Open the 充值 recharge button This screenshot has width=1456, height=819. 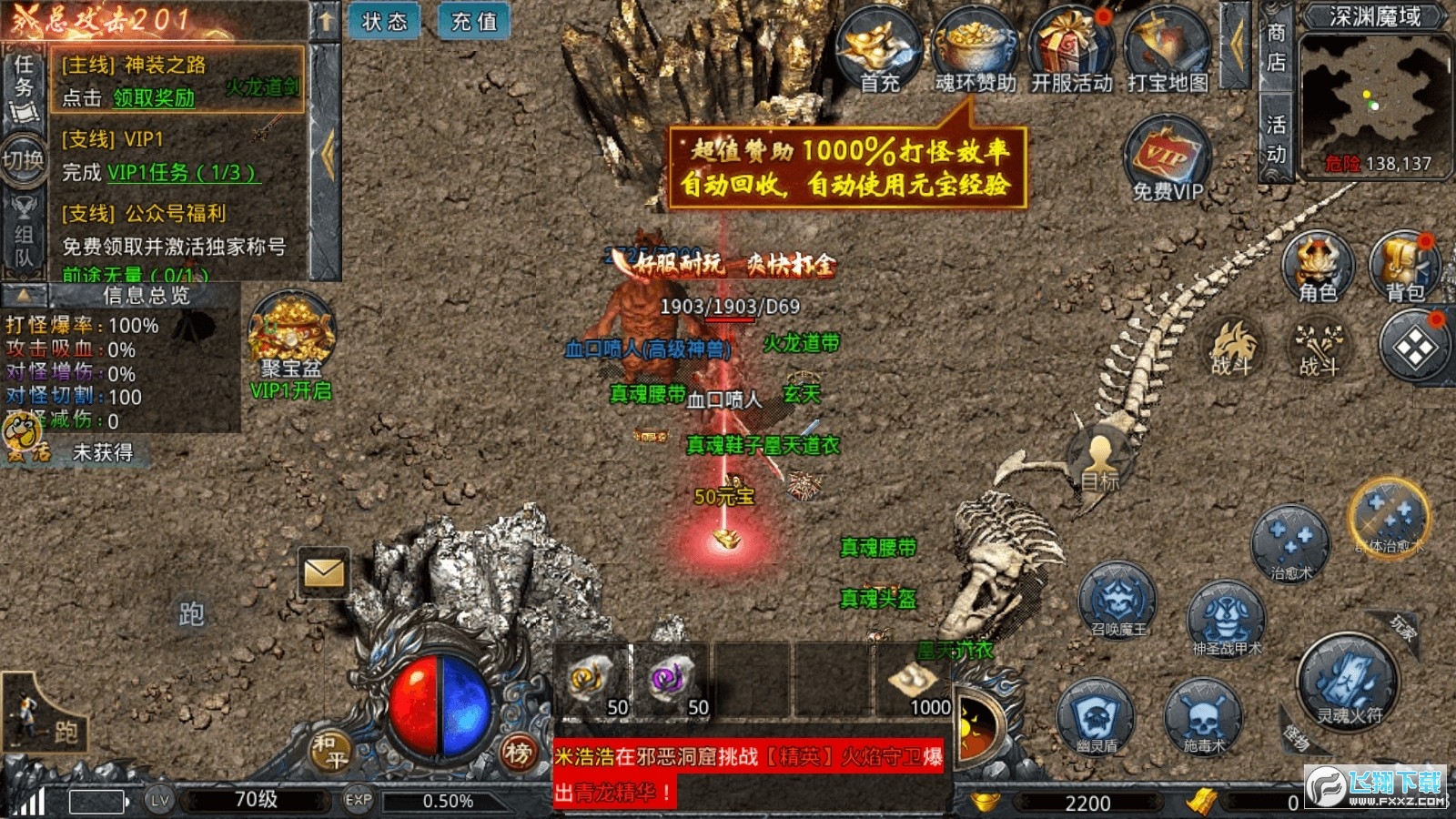pos(474,22)
